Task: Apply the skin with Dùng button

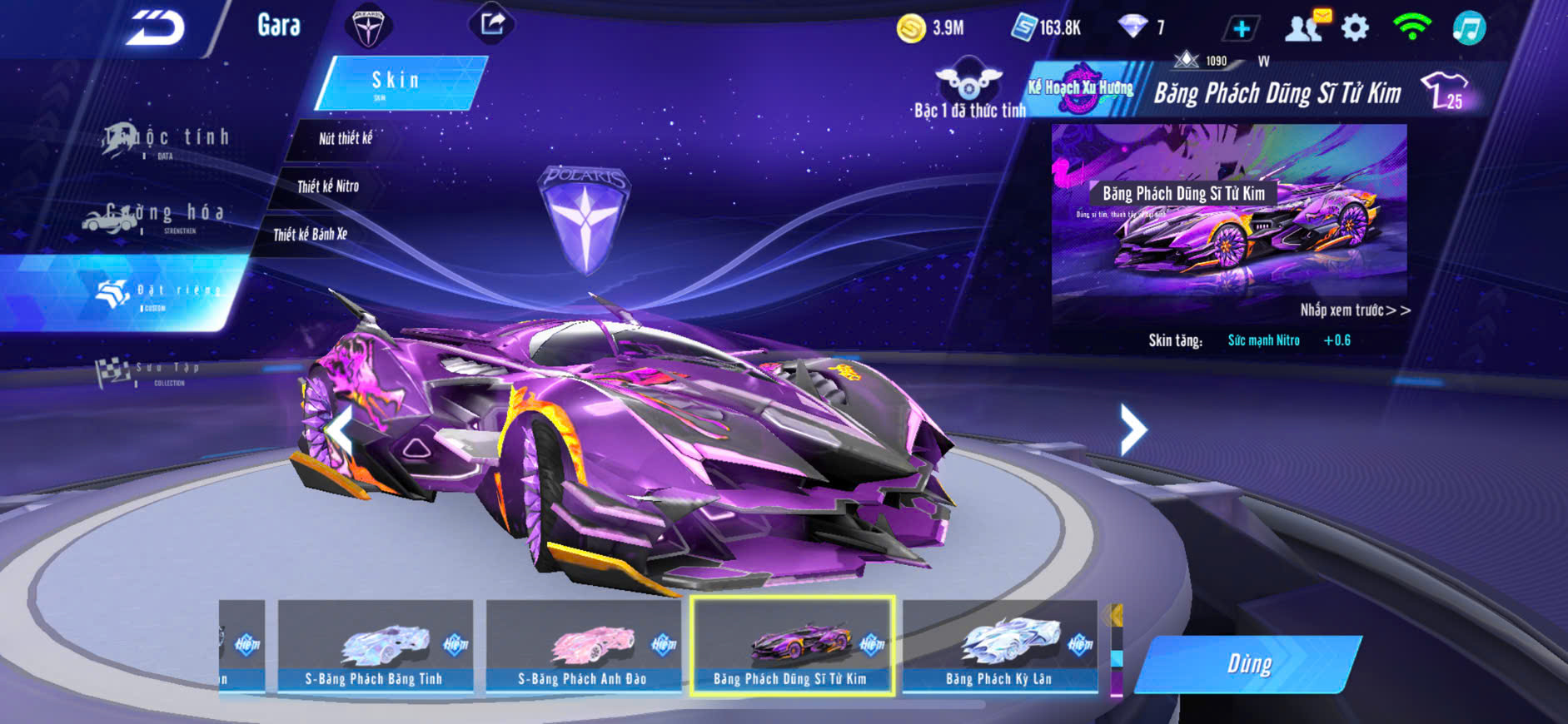Action: coord(1248,664)
